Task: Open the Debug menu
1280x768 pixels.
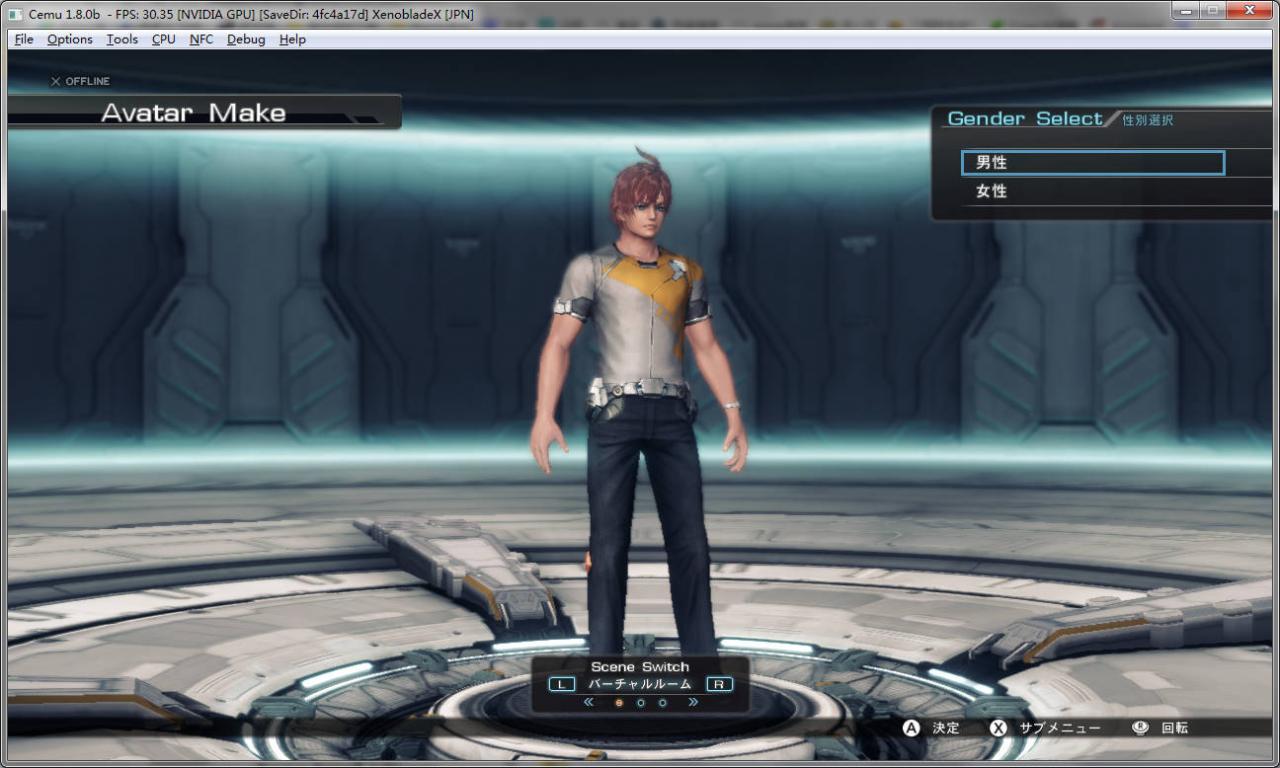Action: click(246, 39)
